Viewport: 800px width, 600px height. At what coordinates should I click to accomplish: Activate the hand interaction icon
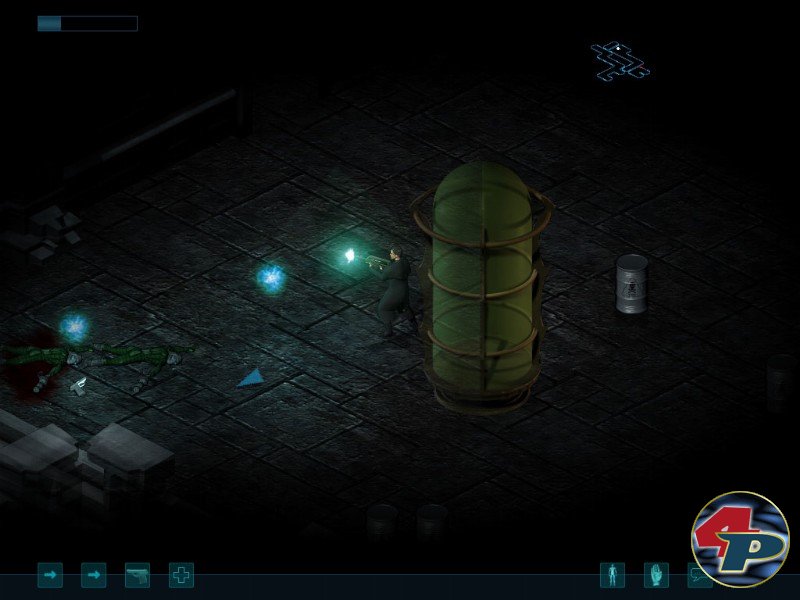click(656, 575)
